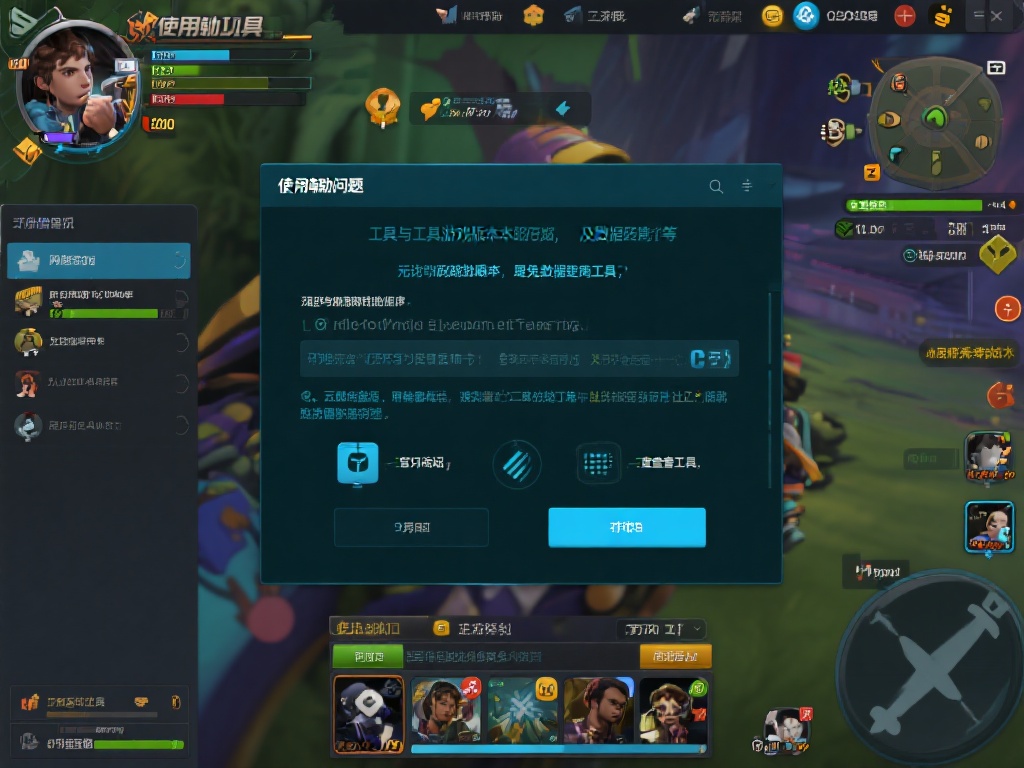Close the window with the top-right X
Screen dimensions: 1024x768
click(997, 15)
